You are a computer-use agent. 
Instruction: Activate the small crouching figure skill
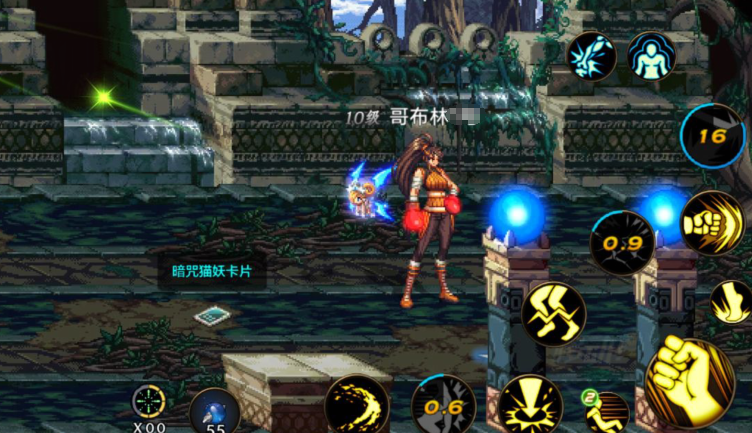(606, 412)
